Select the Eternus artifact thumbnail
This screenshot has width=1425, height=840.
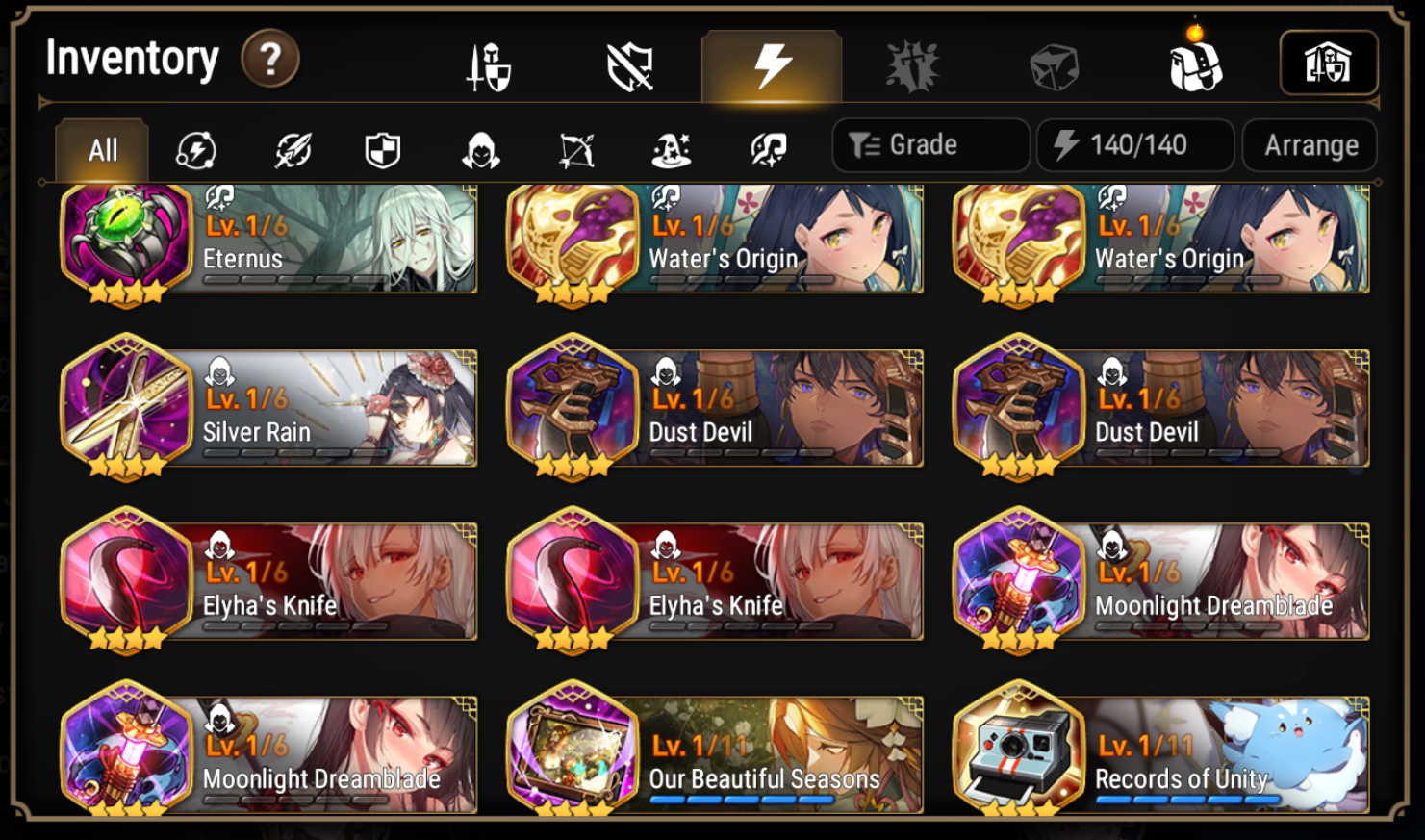(130, 237)
